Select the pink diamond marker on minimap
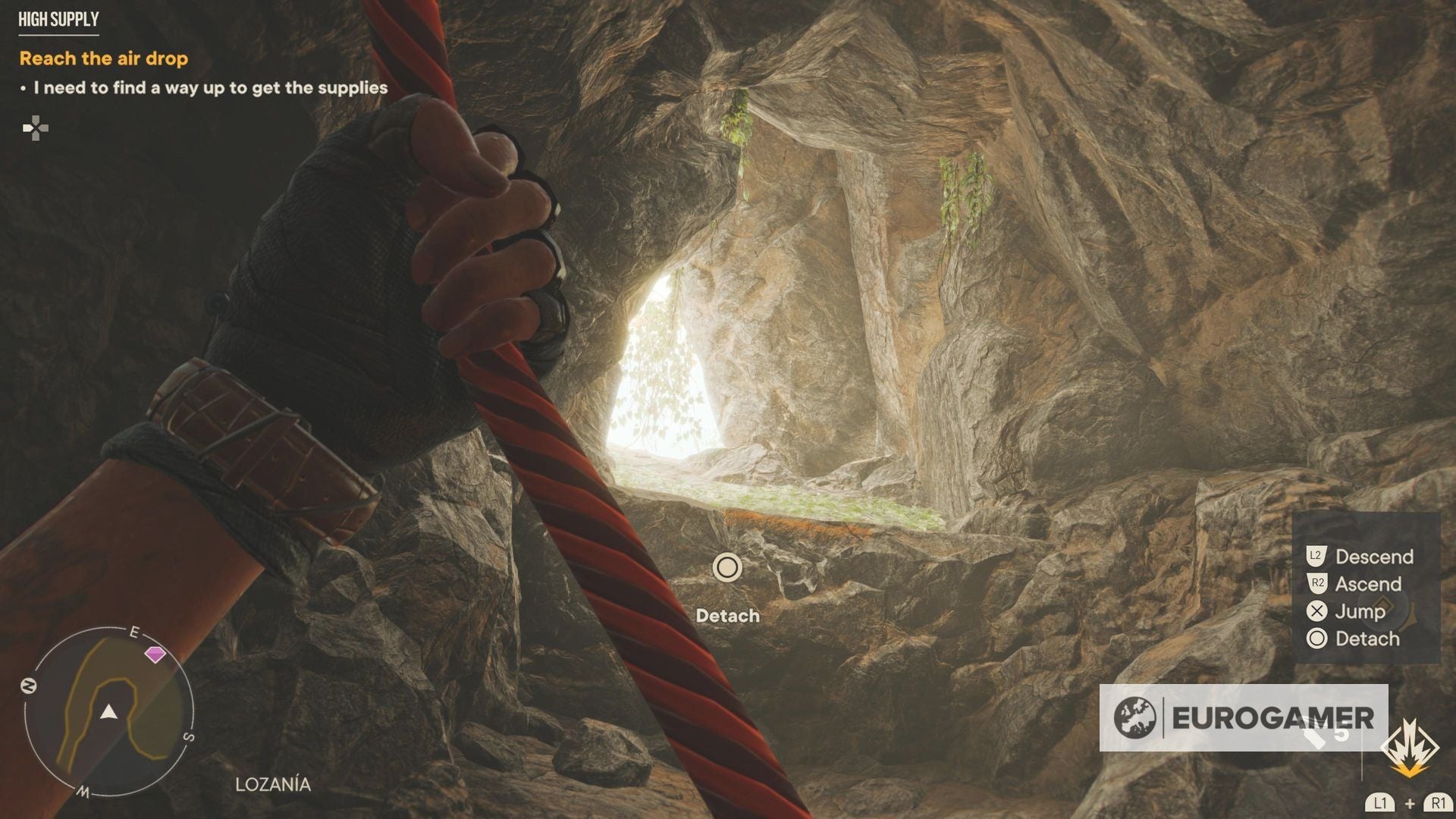 tap(155, 654)
